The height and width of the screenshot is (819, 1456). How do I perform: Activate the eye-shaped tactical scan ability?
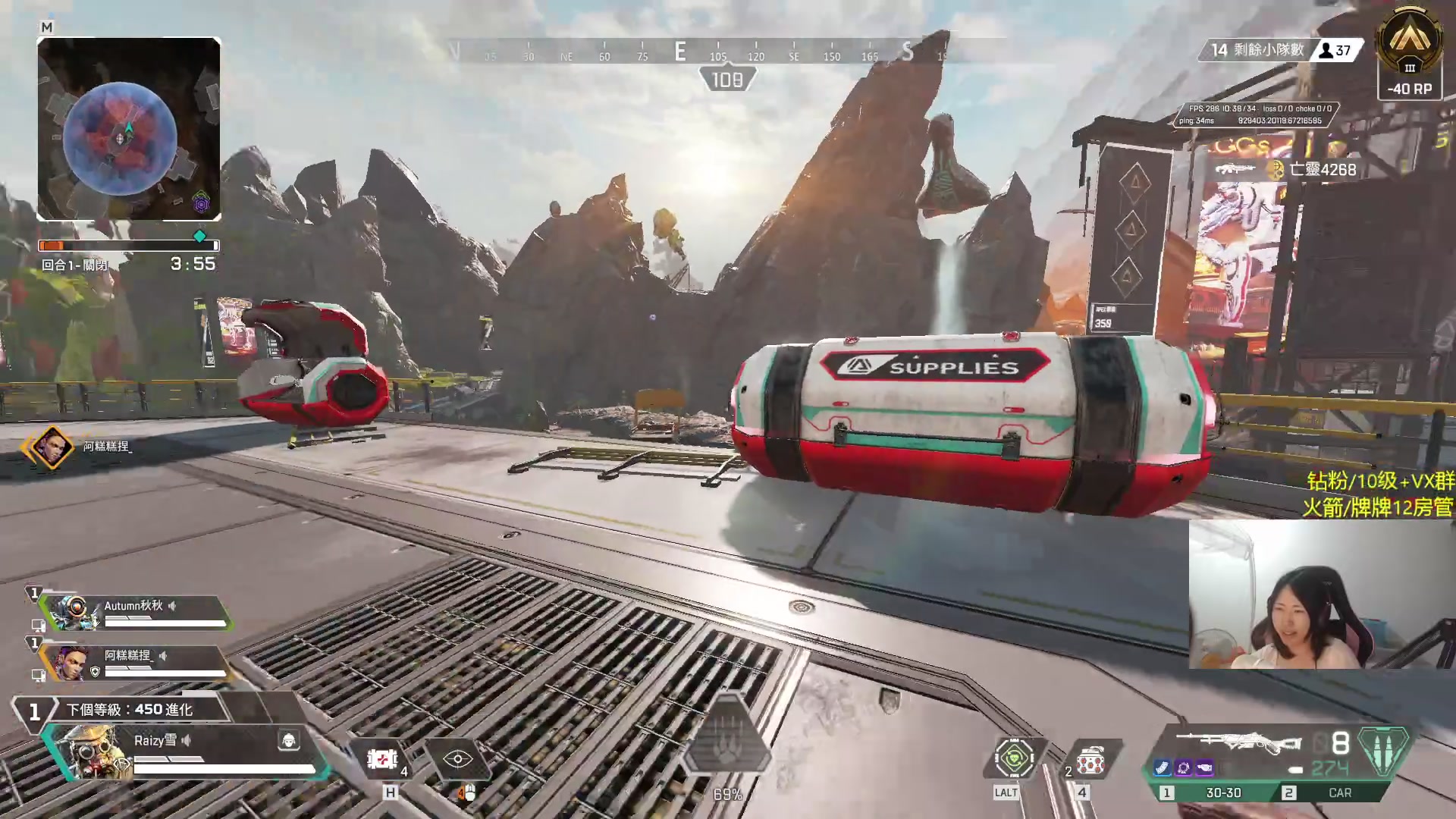pos(458,759)
